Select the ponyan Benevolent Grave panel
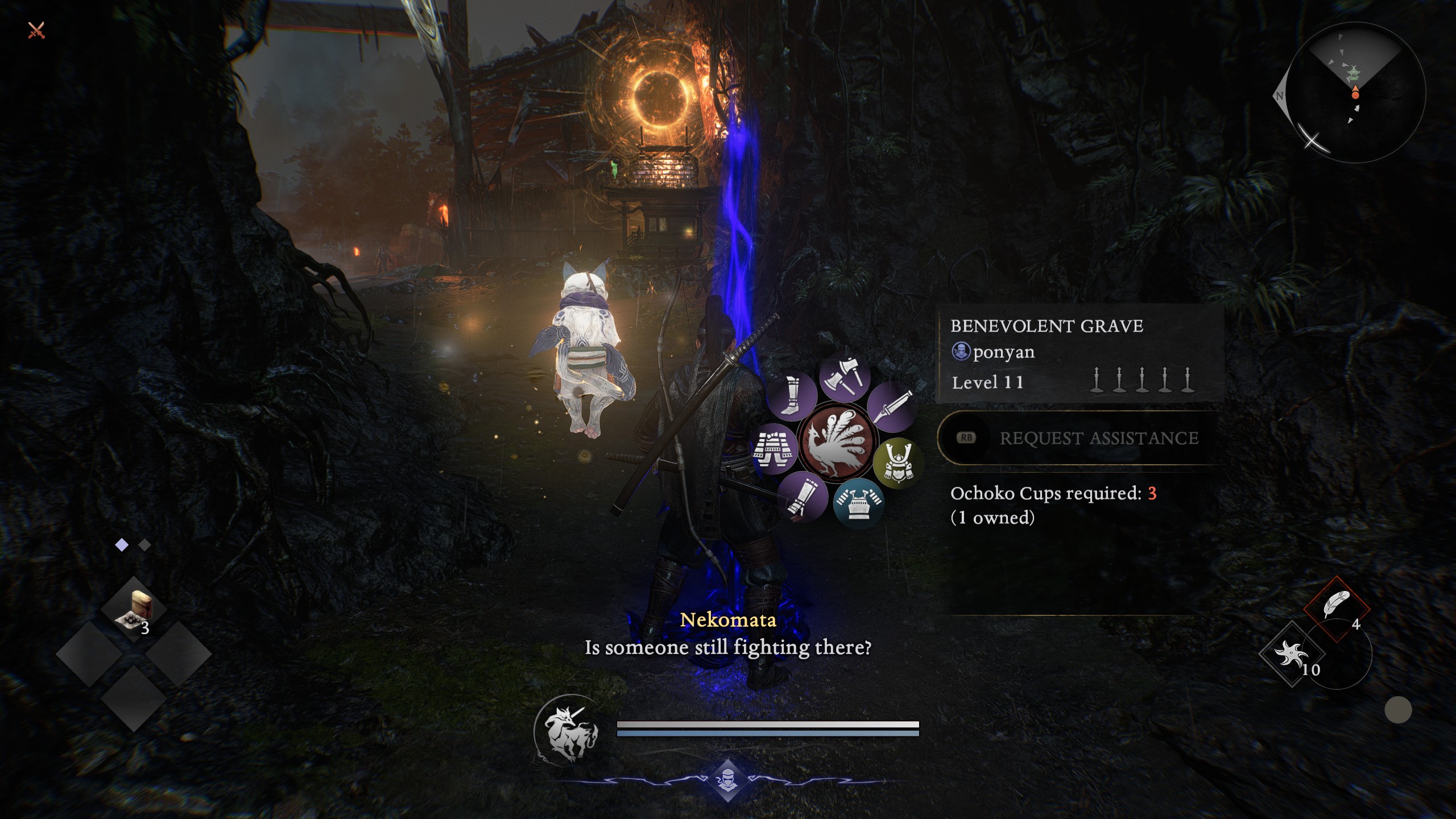This screenshot has width=1456, height=819. tap(1079, 353)
